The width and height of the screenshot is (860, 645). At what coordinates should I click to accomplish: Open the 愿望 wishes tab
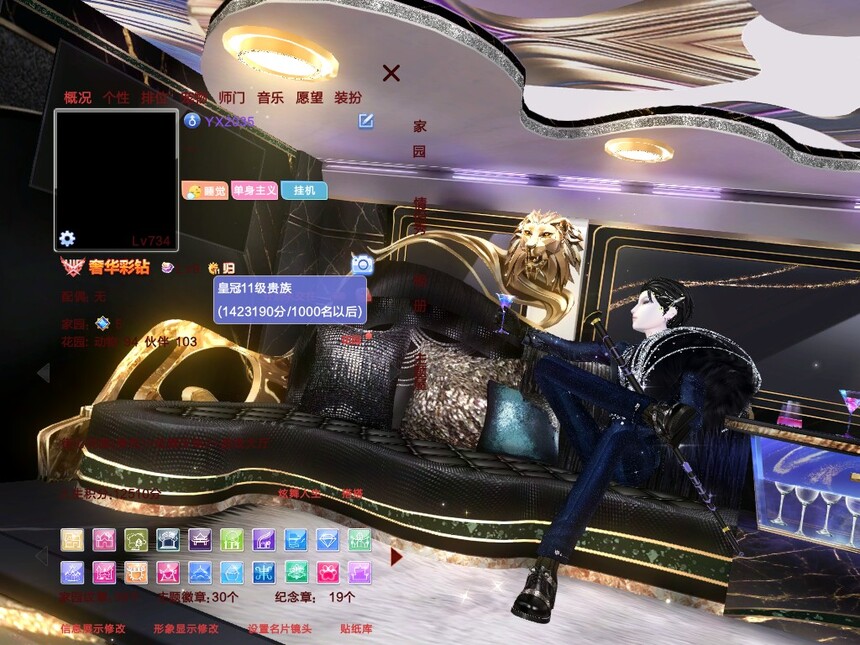click(309, 98)
